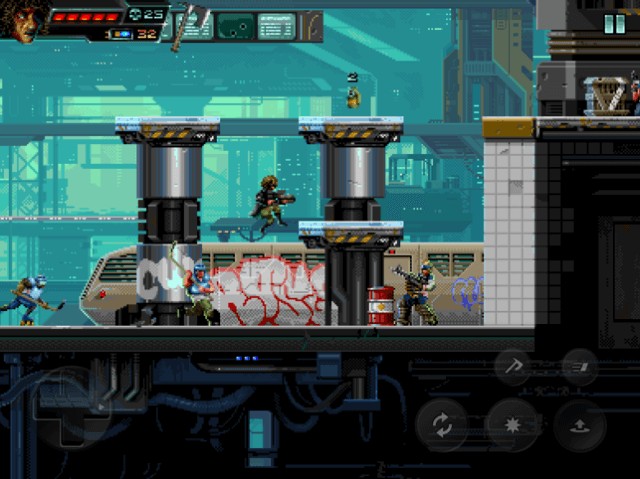Tap the jump button with up arrow

click(580, 425)
